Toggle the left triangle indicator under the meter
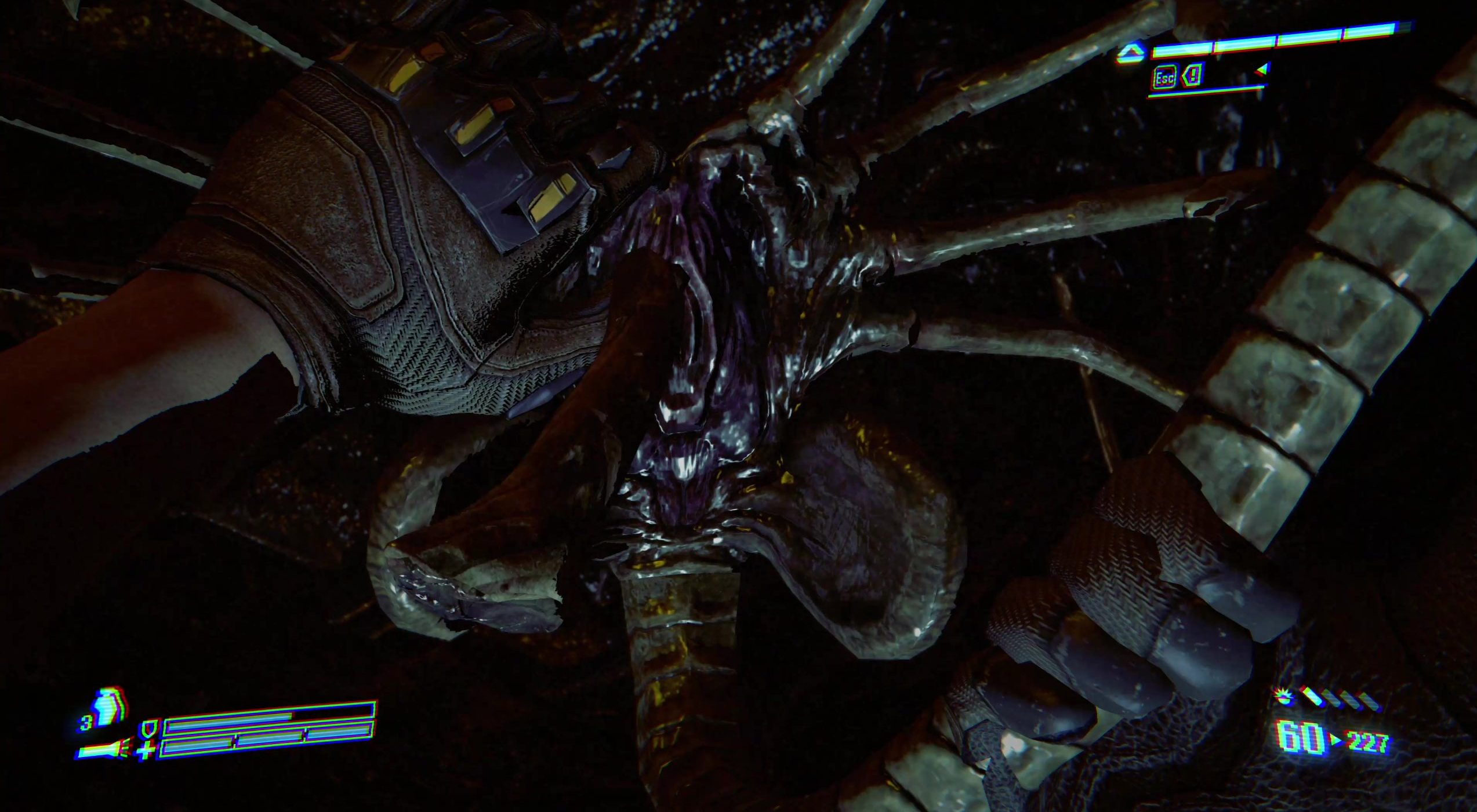This screenshot has width=1477, height=812. [x=1262, y=71]
